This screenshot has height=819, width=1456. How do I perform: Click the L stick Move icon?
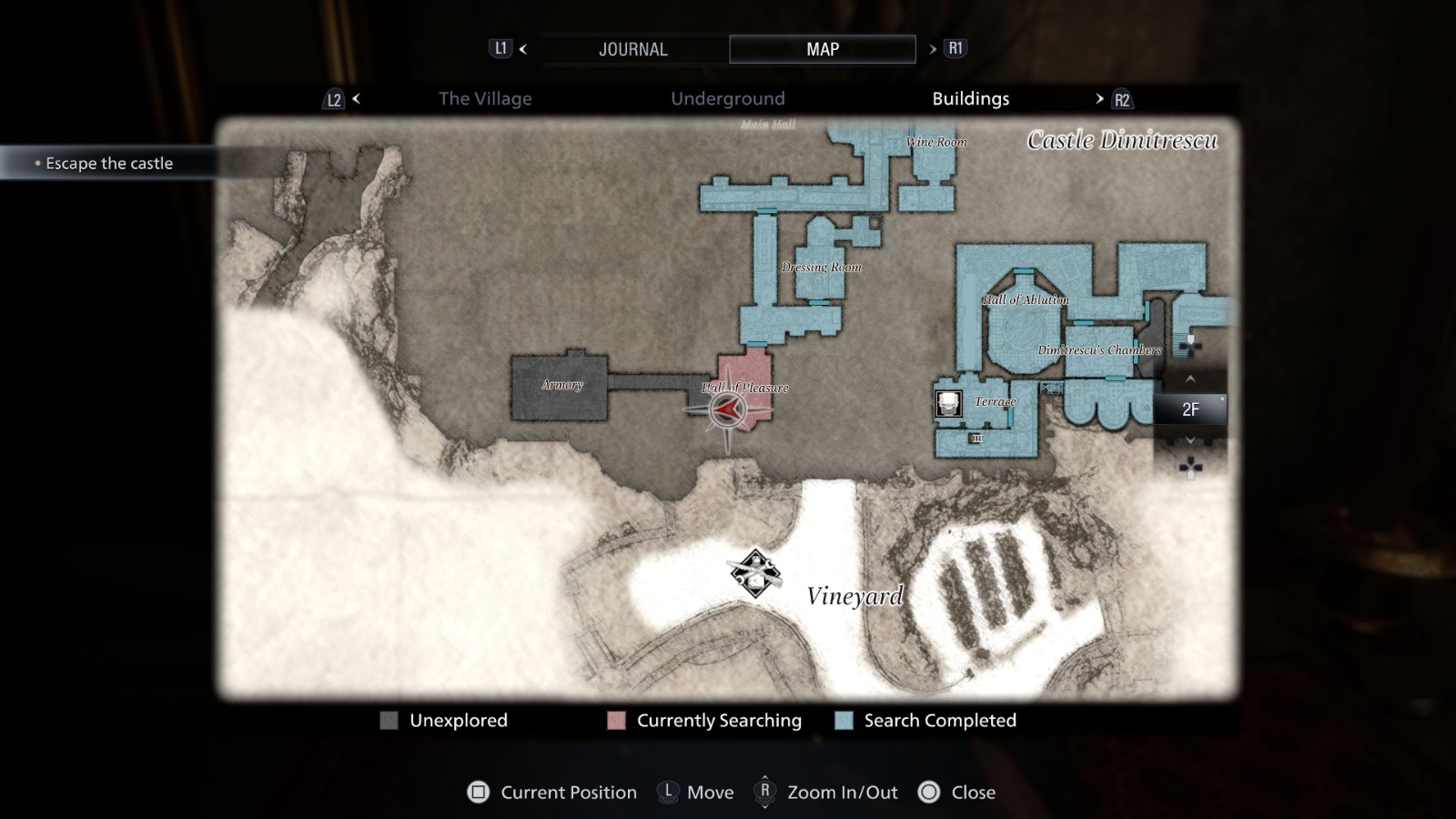point(667,793)
